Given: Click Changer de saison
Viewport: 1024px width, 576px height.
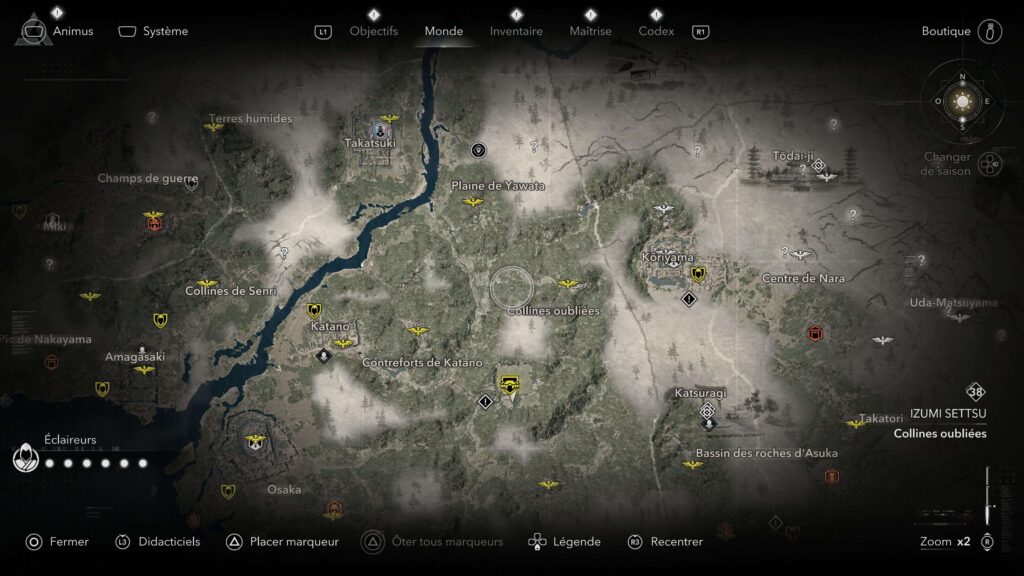Looking at the screenshot, I should (x=947, y=164).
